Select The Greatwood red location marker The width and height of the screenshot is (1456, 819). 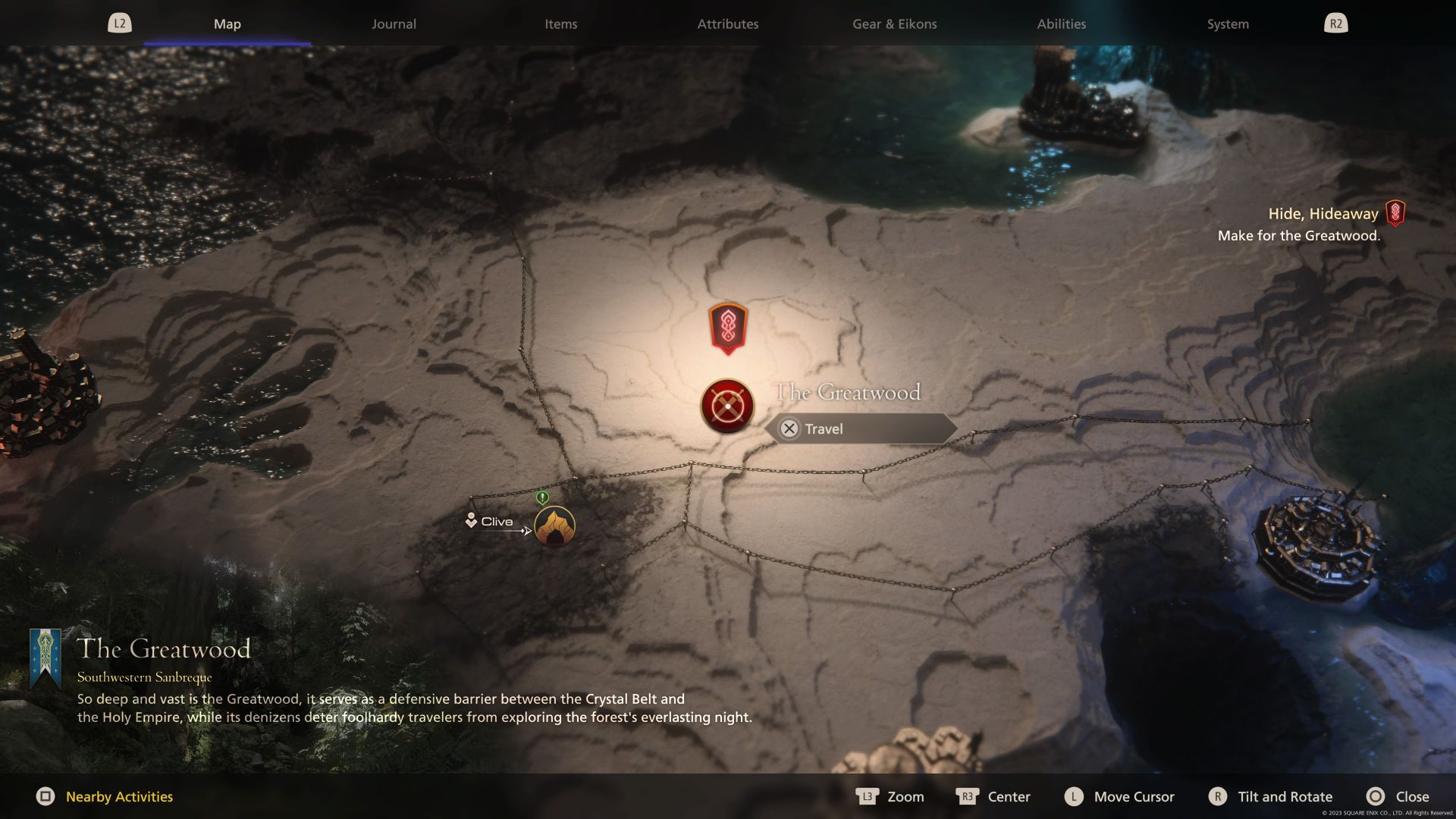[x=726, y=406]
